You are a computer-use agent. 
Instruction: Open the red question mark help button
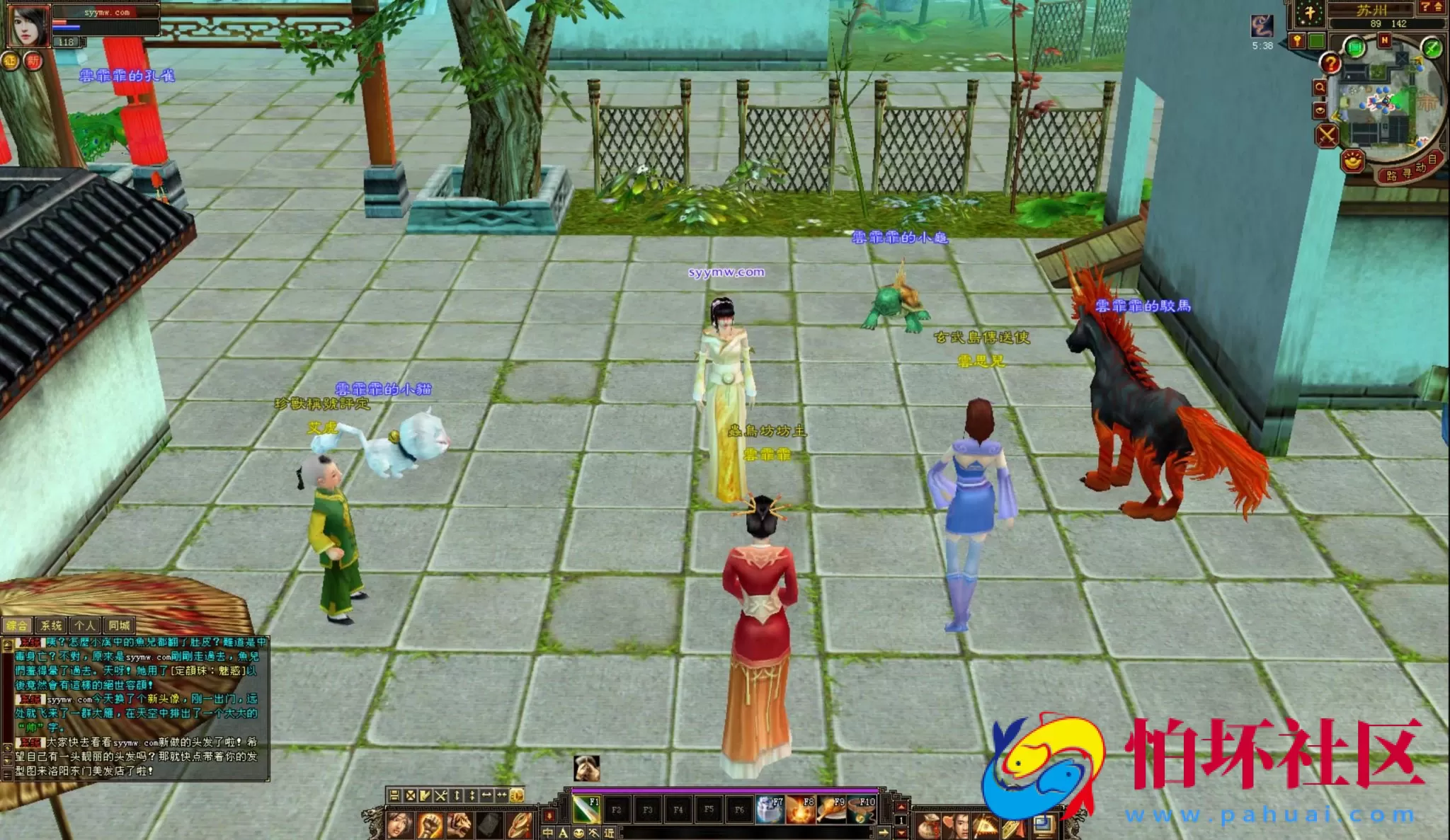(1331, 64)
